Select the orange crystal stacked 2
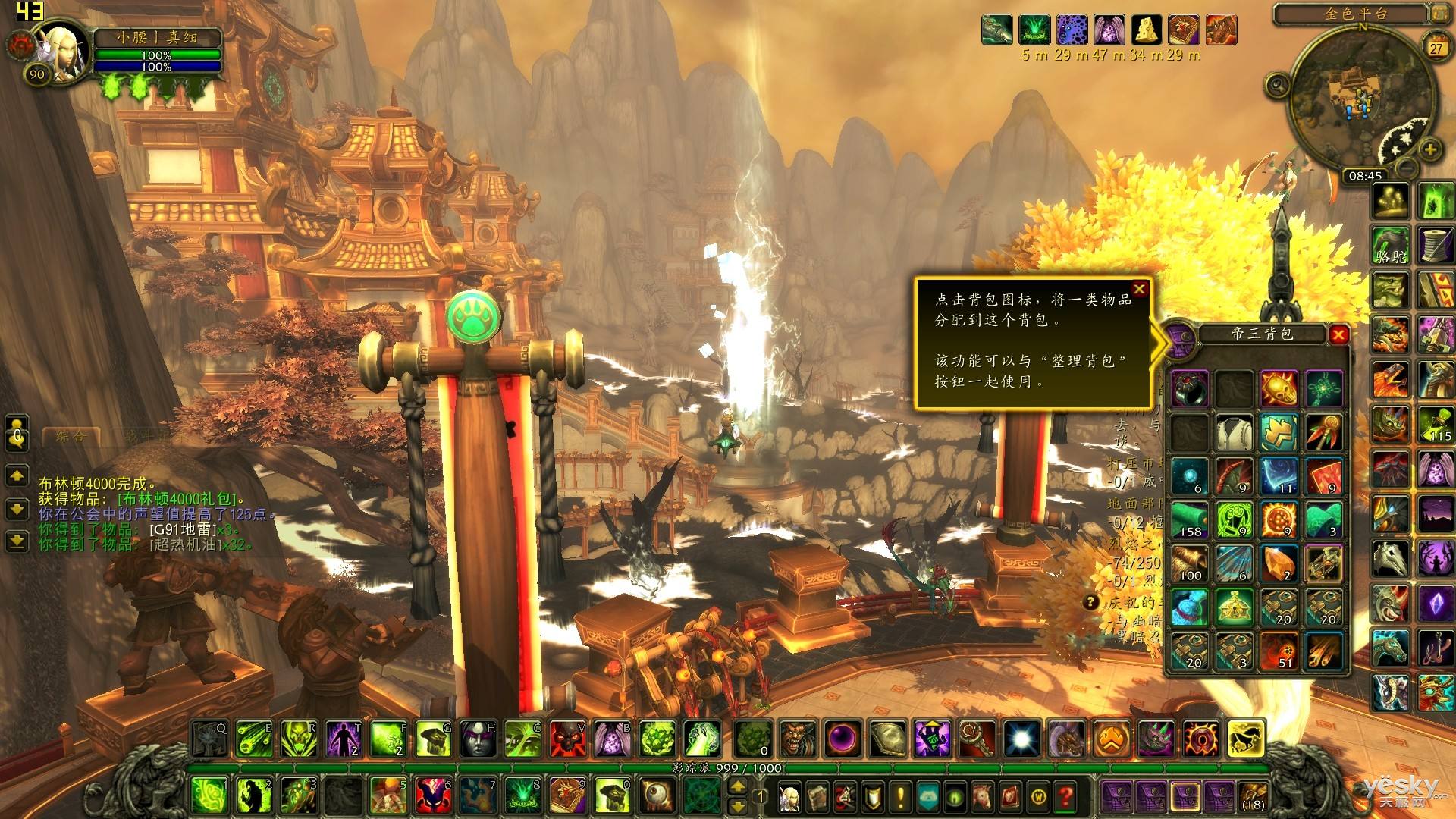Viewport: 1456px width, 819px height. [x=1279, y=565]
